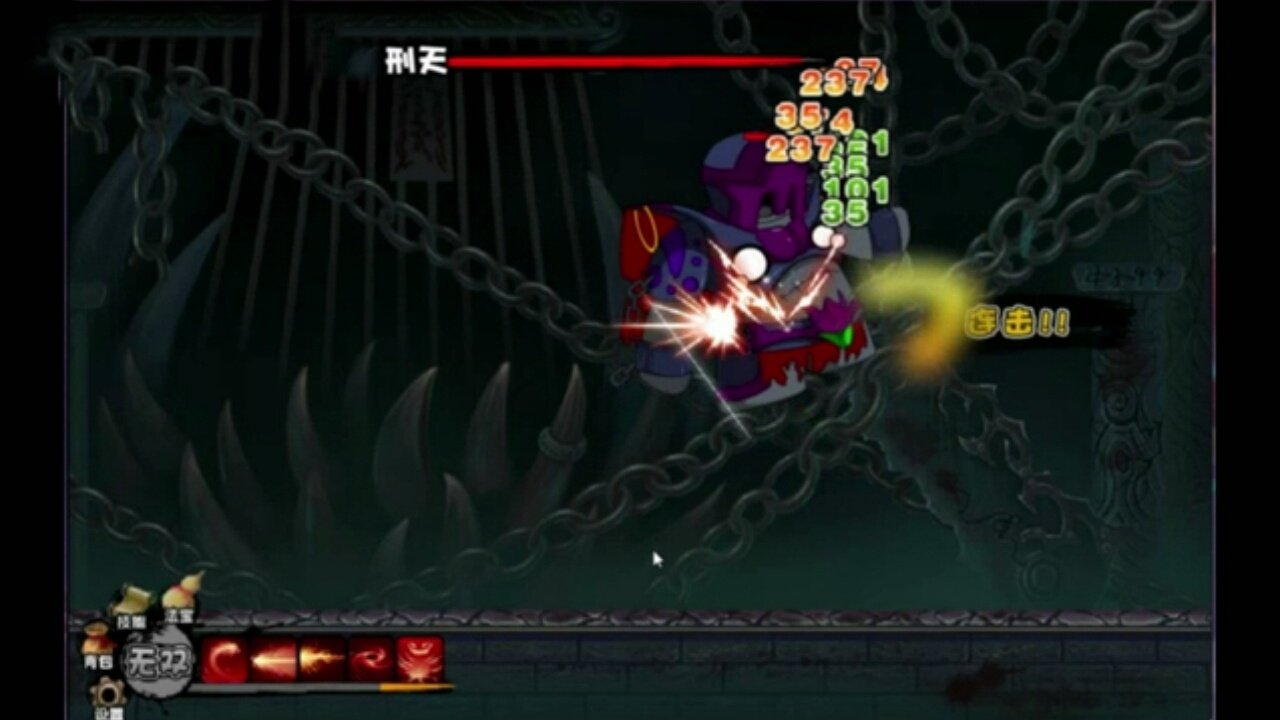This screenshot has width=1280, height=720.
Task: Open the settings gear icon
Action: tap(108, 694)
